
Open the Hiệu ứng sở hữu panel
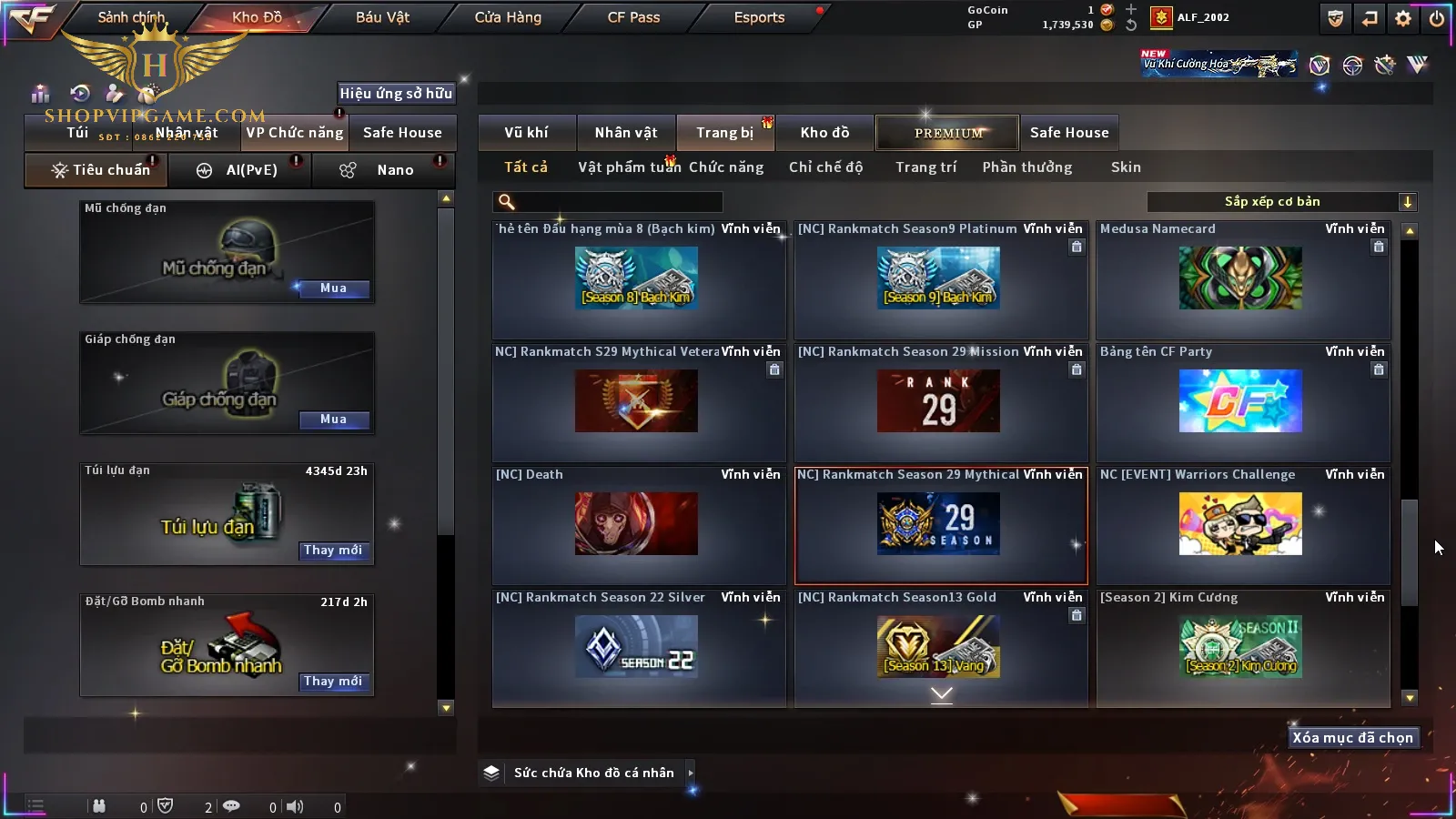point(396,94)
